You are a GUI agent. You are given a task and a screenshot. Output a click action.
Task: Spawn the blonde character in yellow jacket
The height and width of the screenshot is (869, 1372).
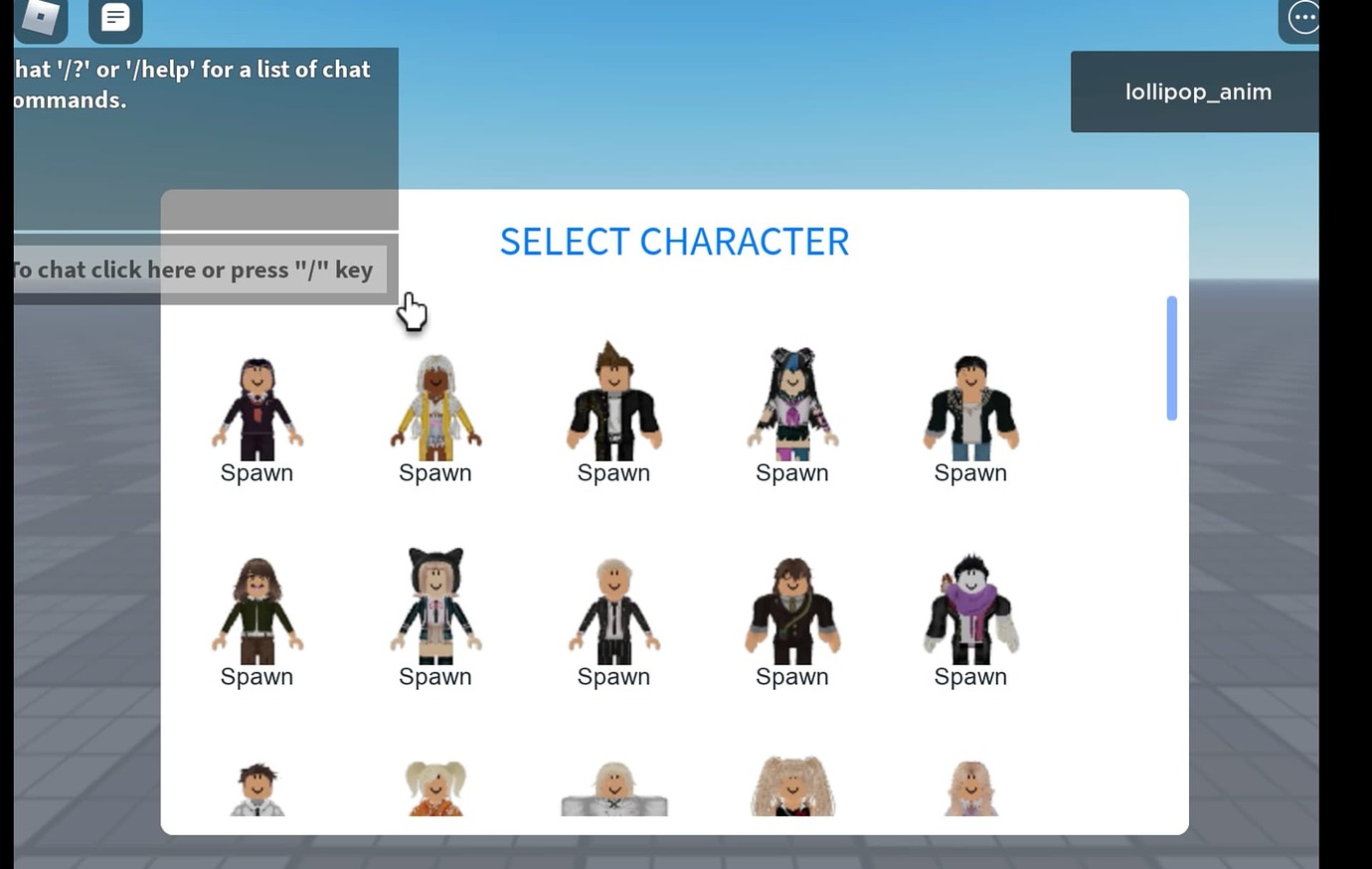point(434,472)
